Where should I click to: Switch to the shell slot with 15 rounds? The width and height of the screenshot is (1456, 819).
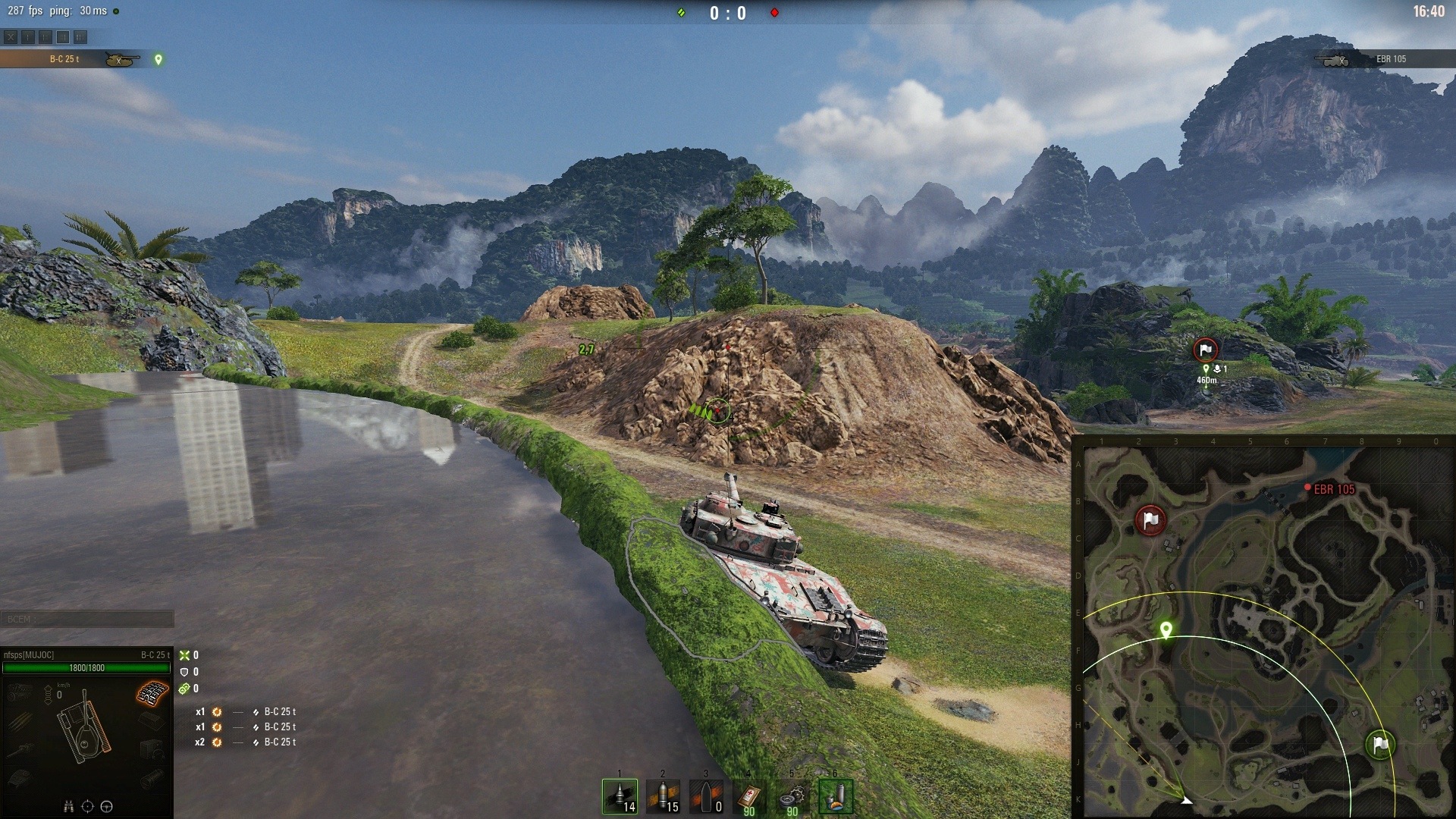coord(663,797)
